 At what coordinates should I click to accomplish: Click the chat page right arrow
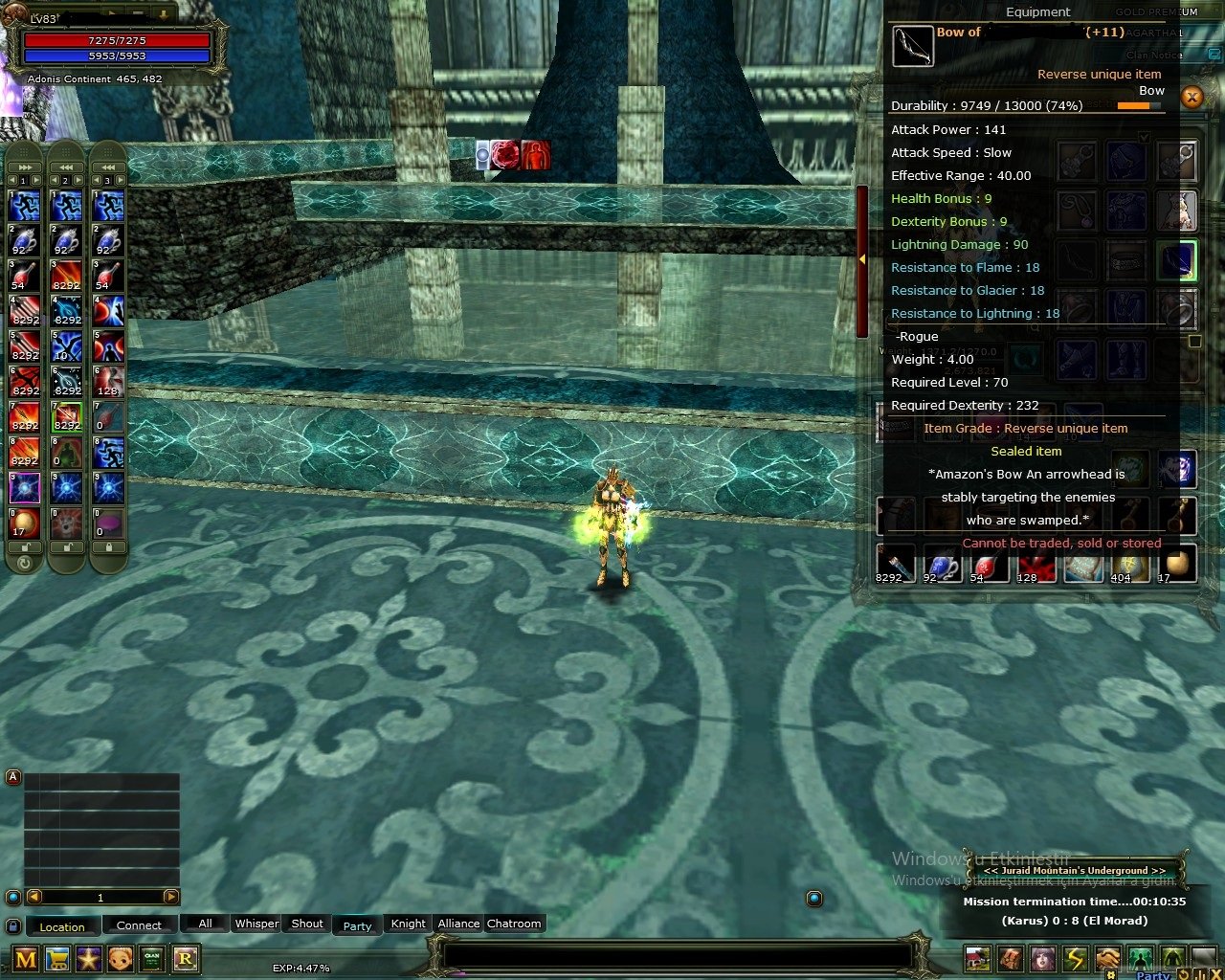(x=171, y=897)
